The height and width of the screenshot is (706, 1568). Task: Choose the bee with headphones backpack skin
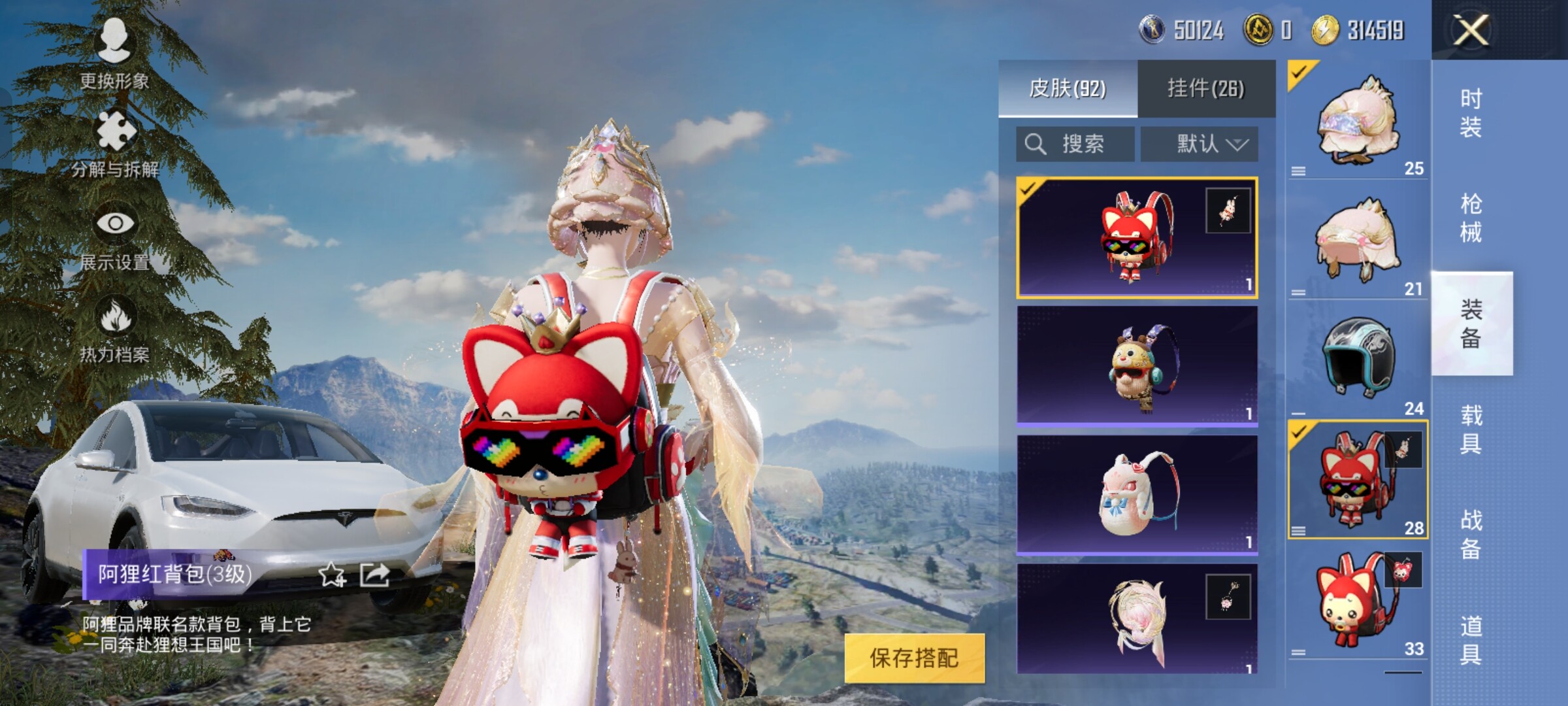[x=1137, y=366]
